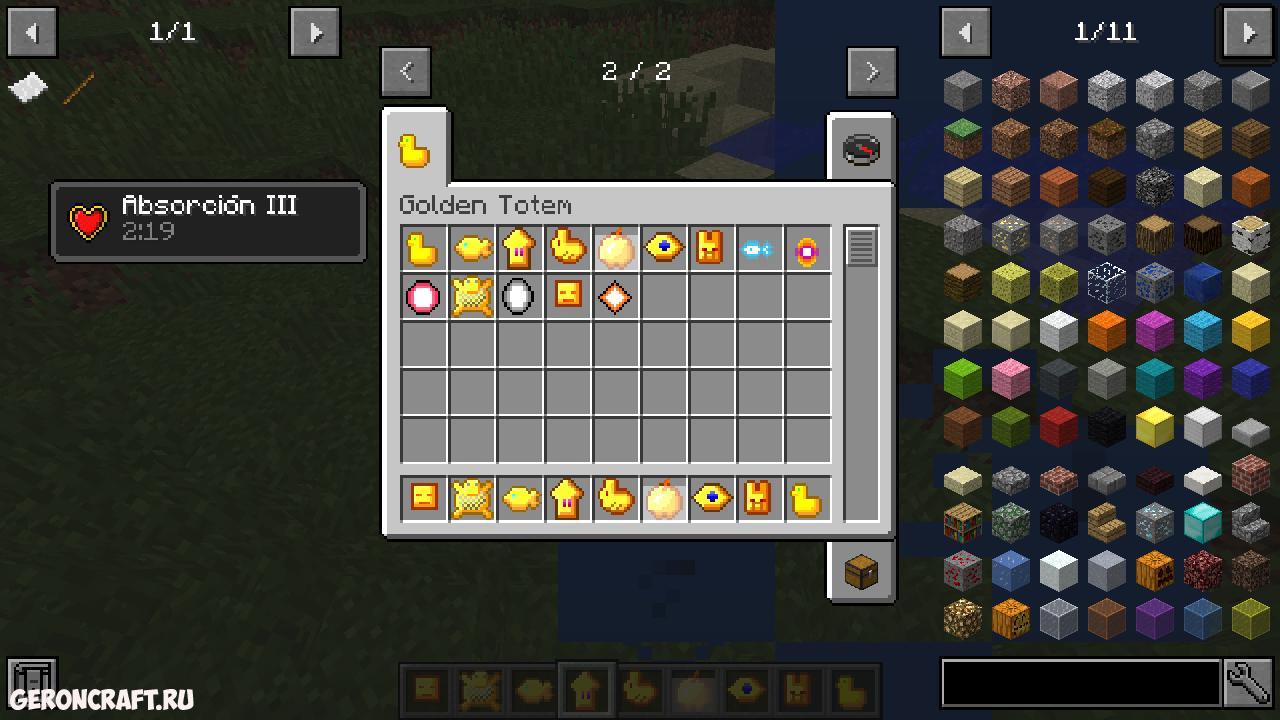Choose the bookshelf block in item list
The height and width of the screenshot is (720, 1280).
[x=963, y=522]
